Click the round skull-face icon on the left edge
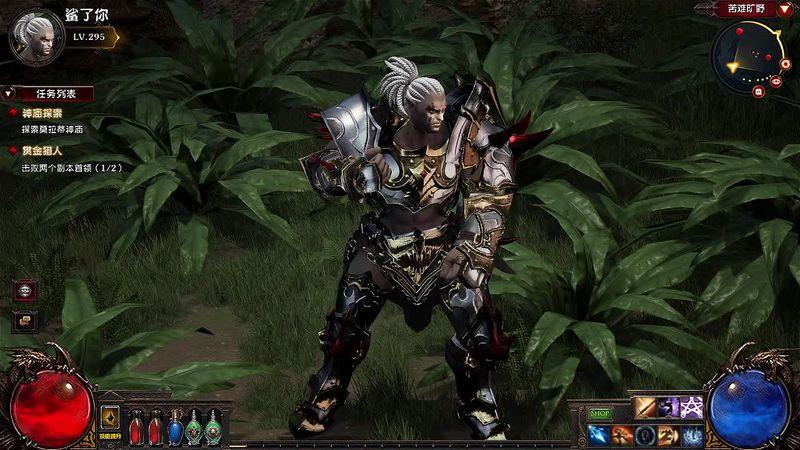Image resolution: width=800 pixels, height=450 pixels. point(23,291)
